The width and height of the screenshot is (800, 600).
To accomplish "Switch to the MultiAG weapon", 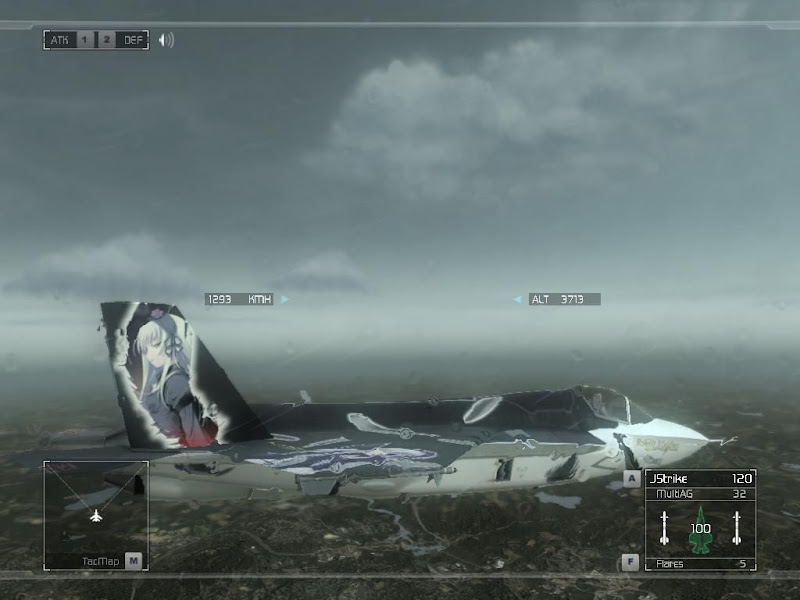I will (x=700, y=493).
